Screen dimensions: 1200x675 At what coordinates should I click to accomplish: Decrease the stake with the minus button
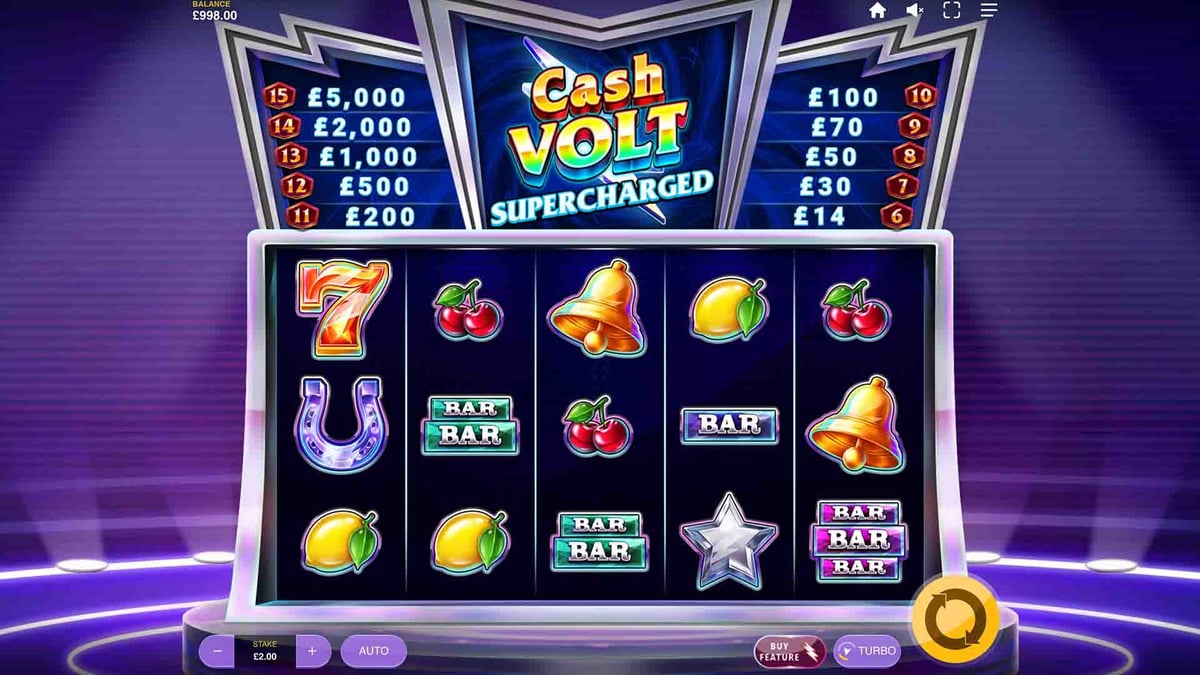217,651
